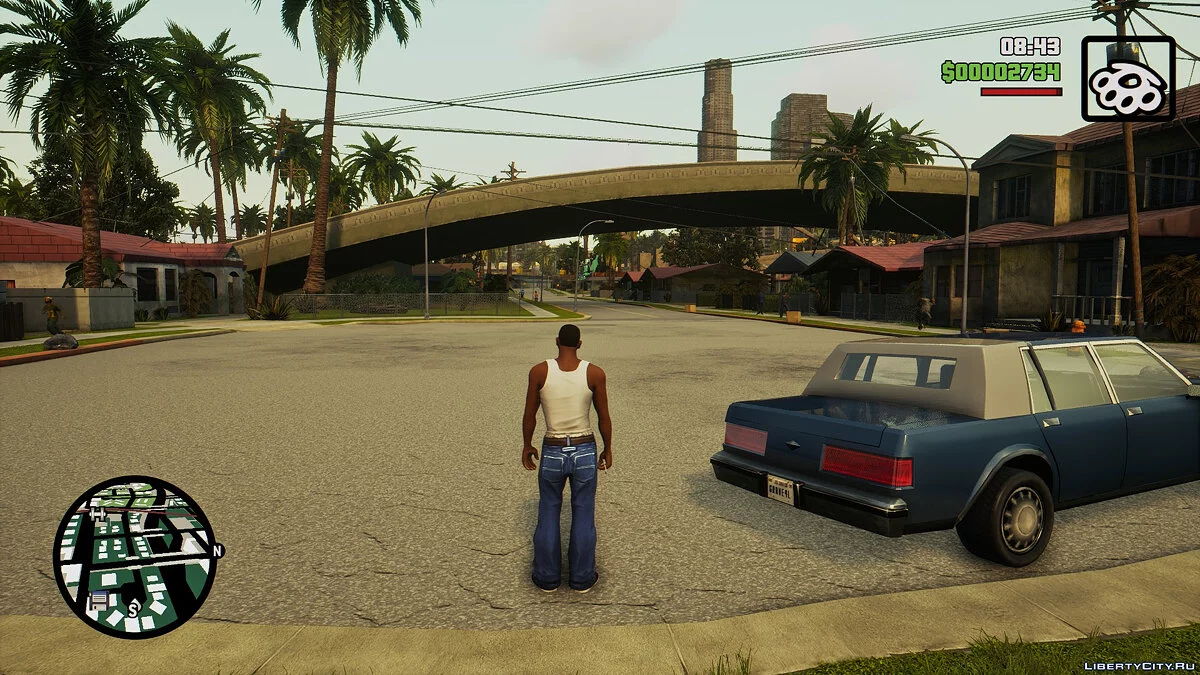Select the S mission blip on minimap
The image size is (1200, 675).
click(x=132, y=607)
